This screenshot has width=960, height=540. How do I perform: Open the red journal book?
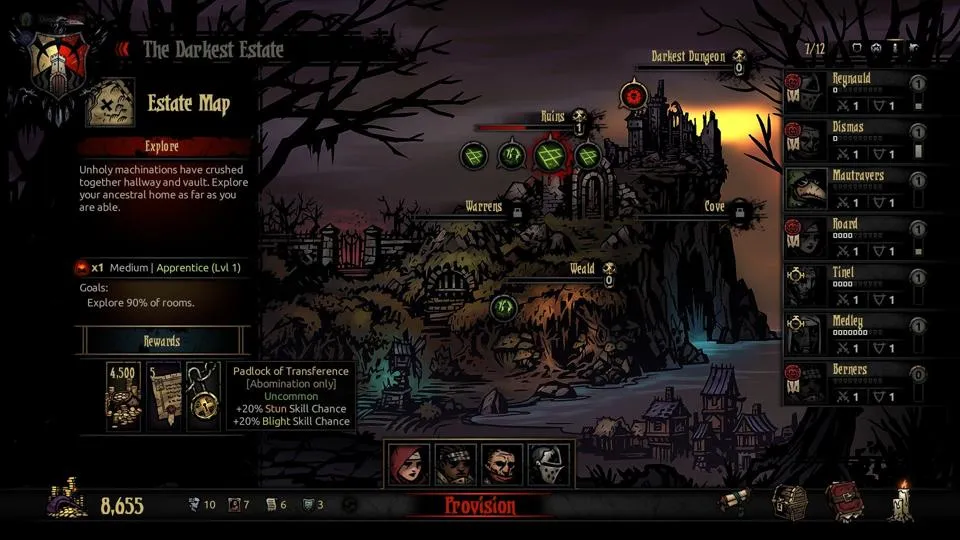(843, 502)
